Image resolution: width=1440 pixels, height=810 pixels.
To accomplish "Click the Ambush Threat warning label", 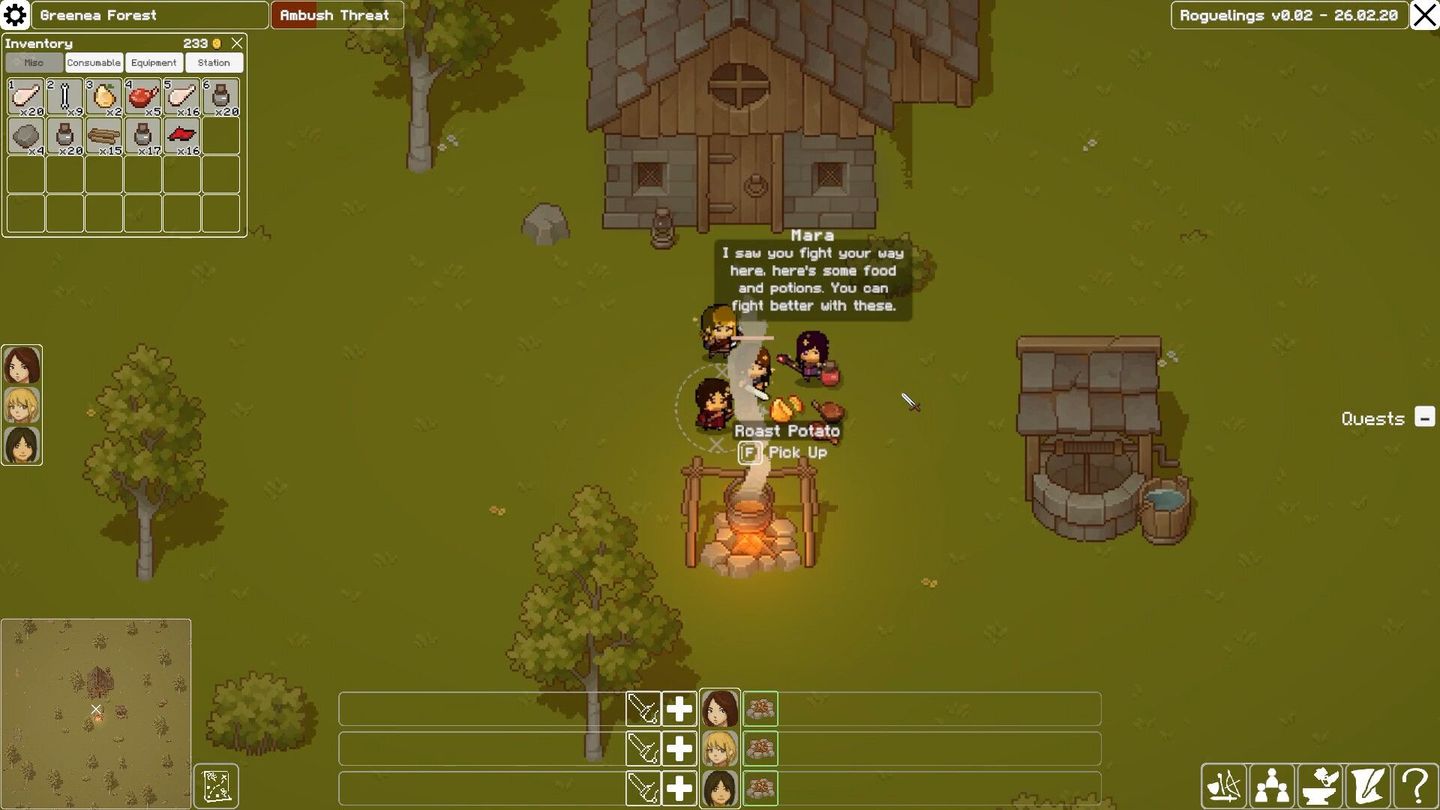I will [x=336, y=15].
